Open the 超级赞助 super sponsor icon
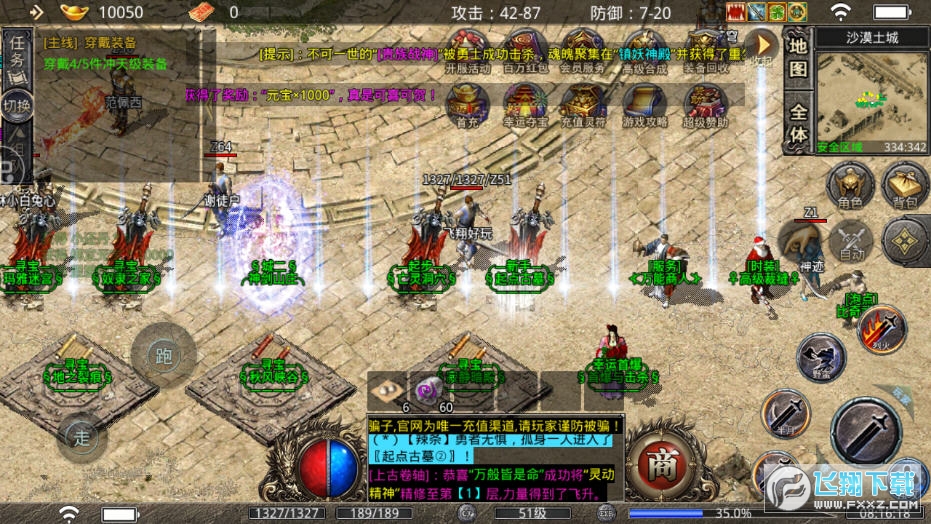Viewport: 931px width, 524px height. tap(704, 102)
